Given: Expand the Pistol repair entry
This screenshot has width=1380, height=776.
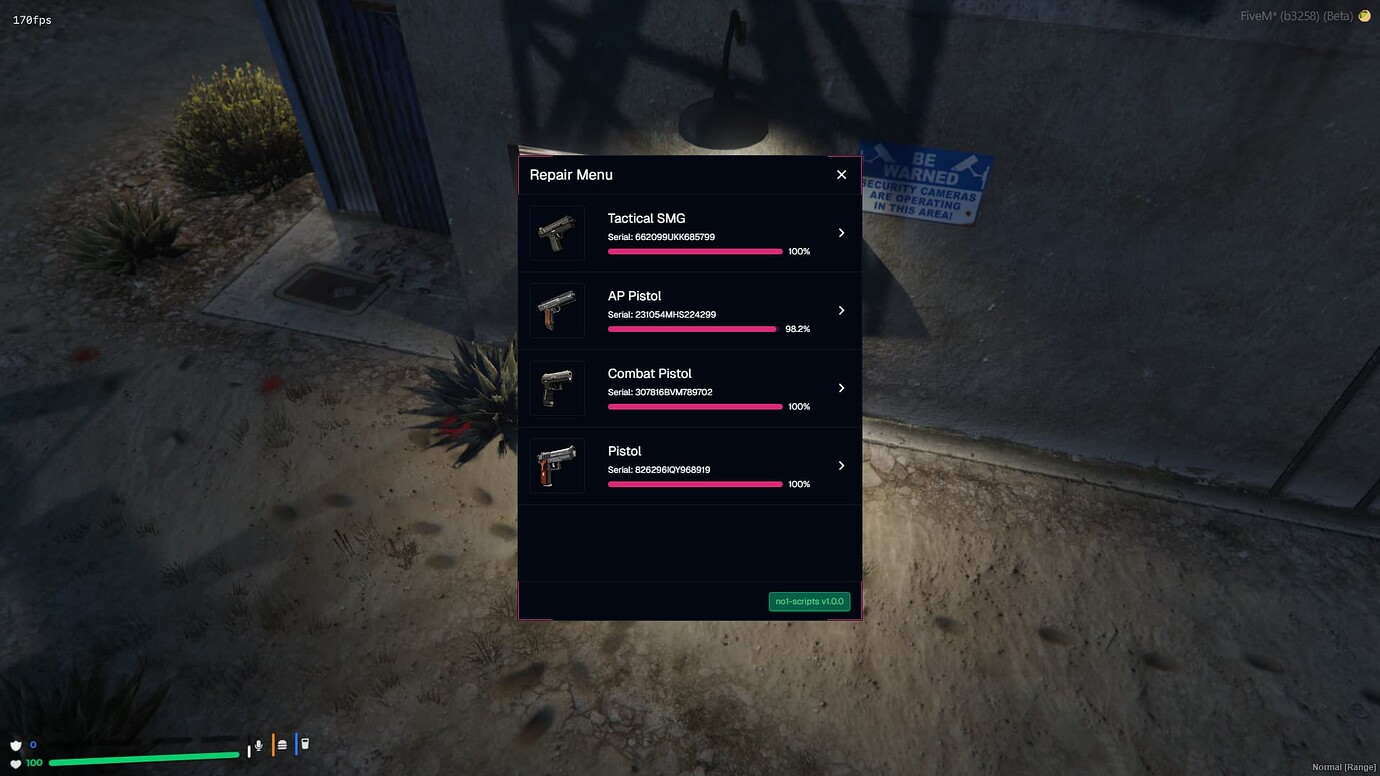Looking at the screenshot, I should [841, 465].
